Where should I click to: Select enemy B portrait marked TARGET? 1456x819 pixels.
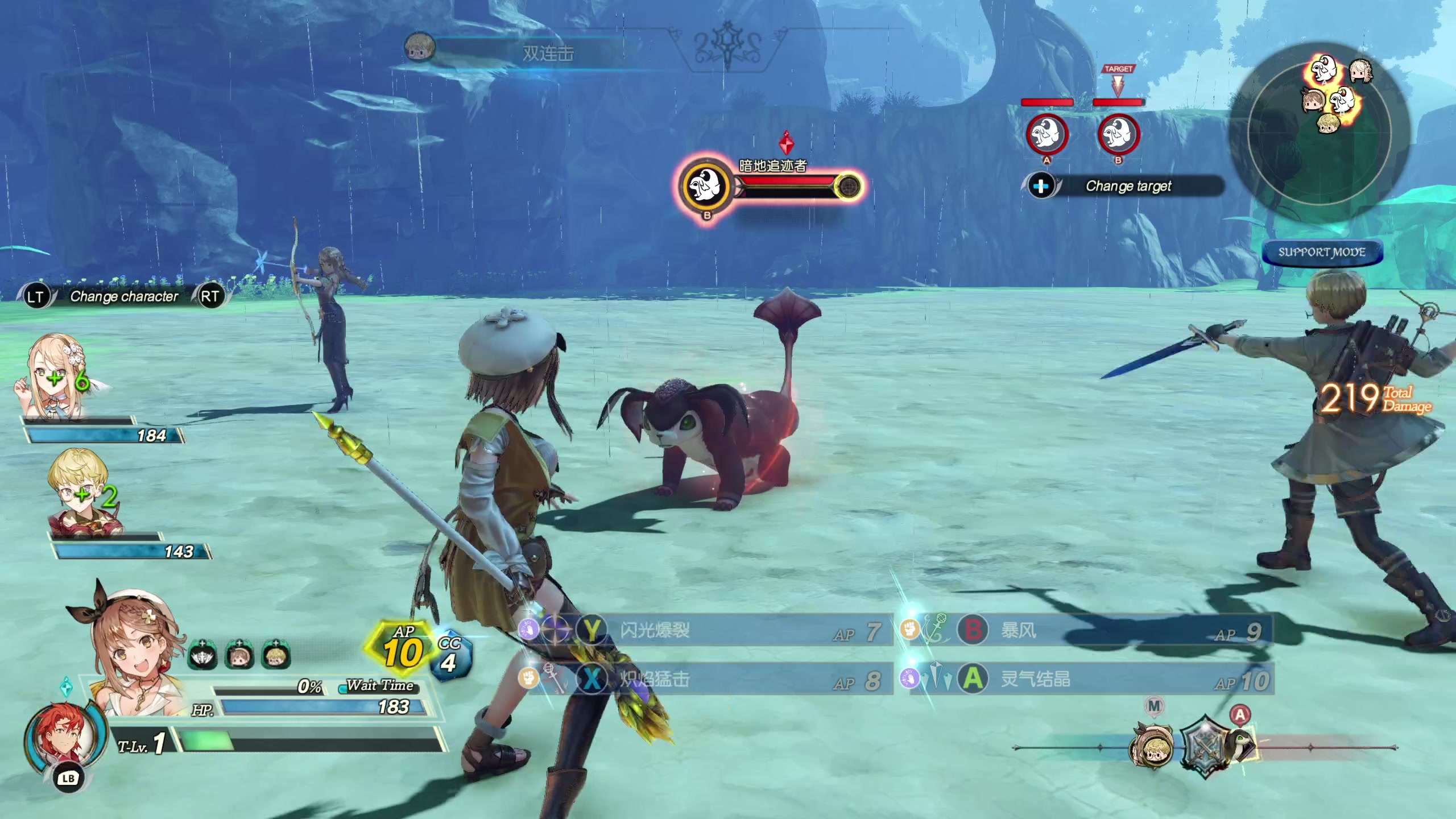click(1118, 135)
